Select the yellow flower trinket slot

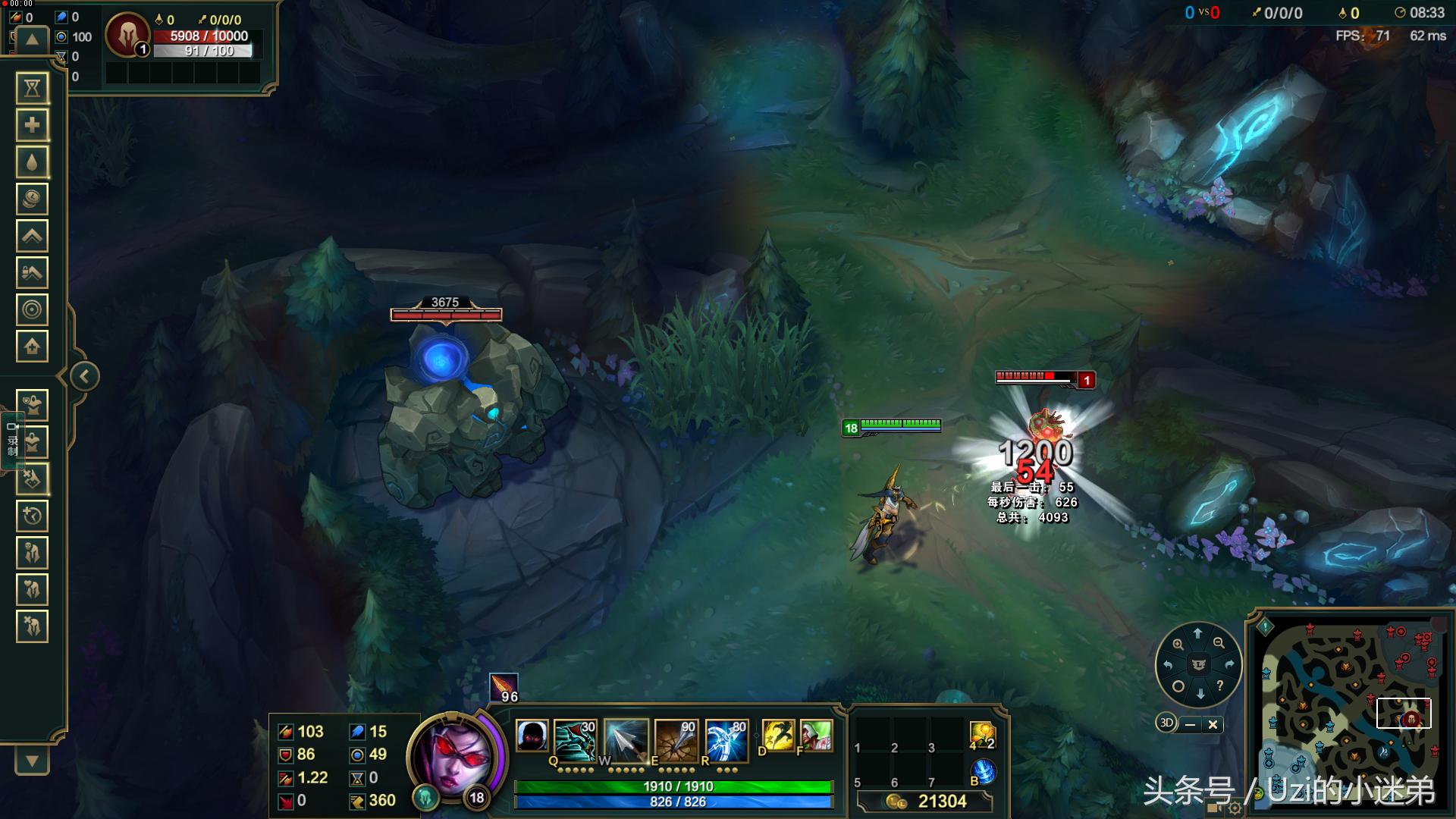pyautogui.click(x=982, y=736)
